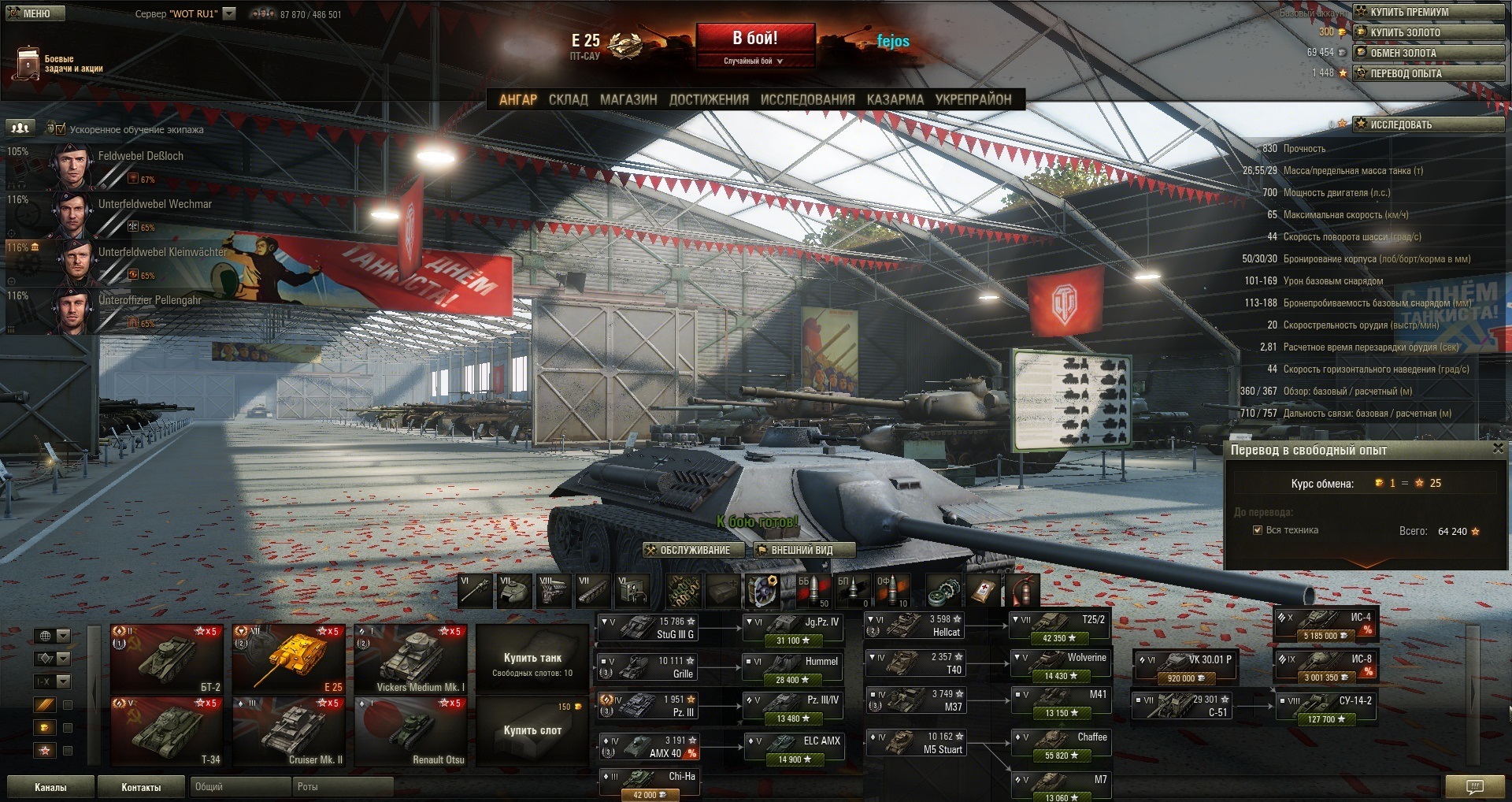Open the МАГАЗИН tab
Image resolution: width=1512 pixels, height=802 pixels.
[x=628, y=99]
